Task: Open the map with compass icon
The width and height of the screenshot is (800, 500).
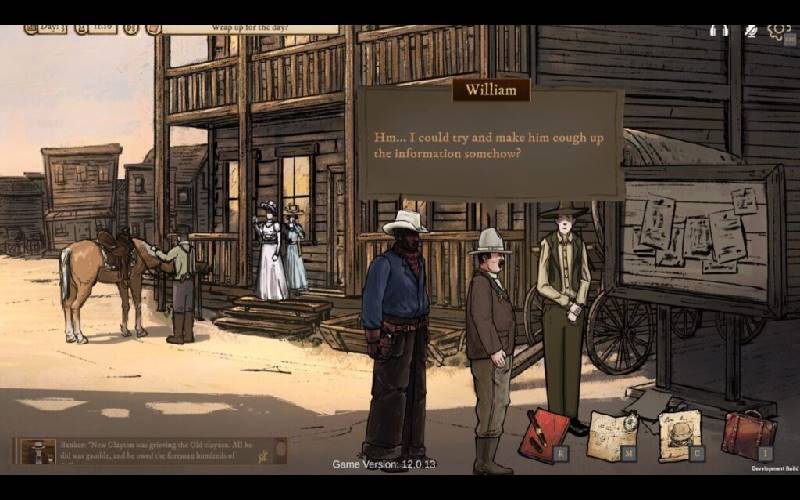Action: coord(612,434)
